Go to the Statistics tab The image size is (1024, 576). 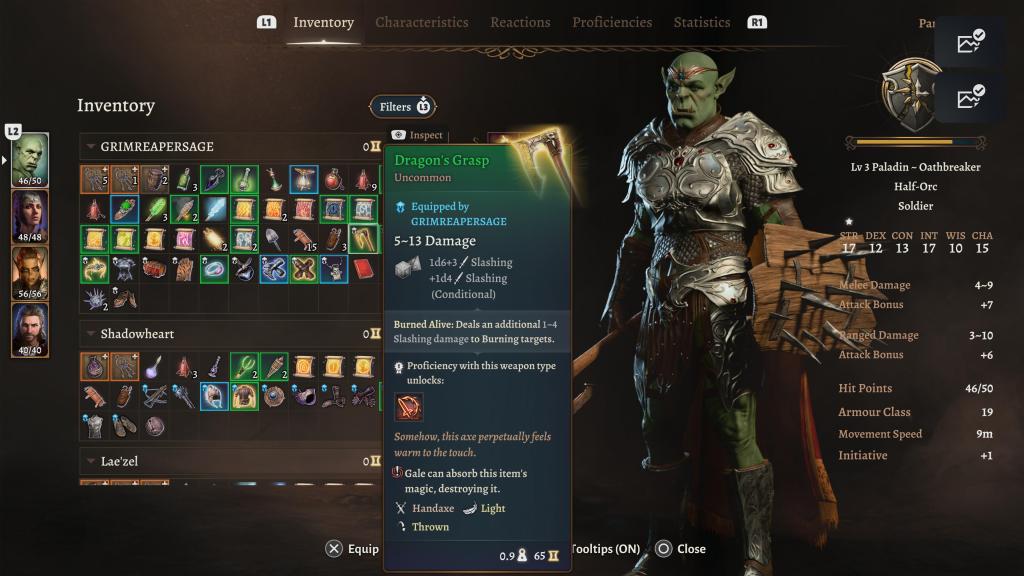click(702, 22)
